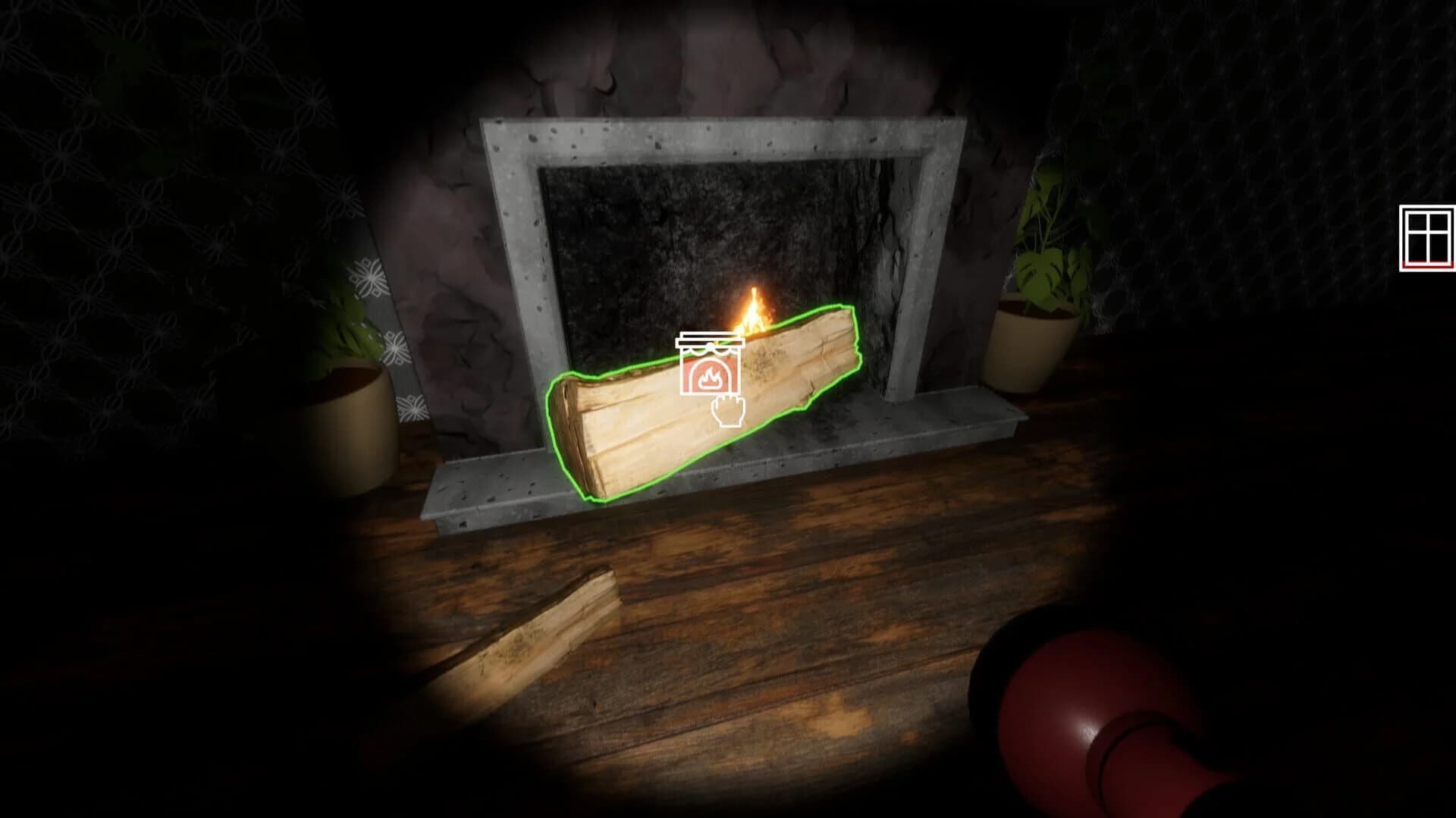This screenshot has width=1456, height=818.
Task: Click the flame symbol inside the red fireplace icon
Action: pyautogui.click(x=711, y=377)
